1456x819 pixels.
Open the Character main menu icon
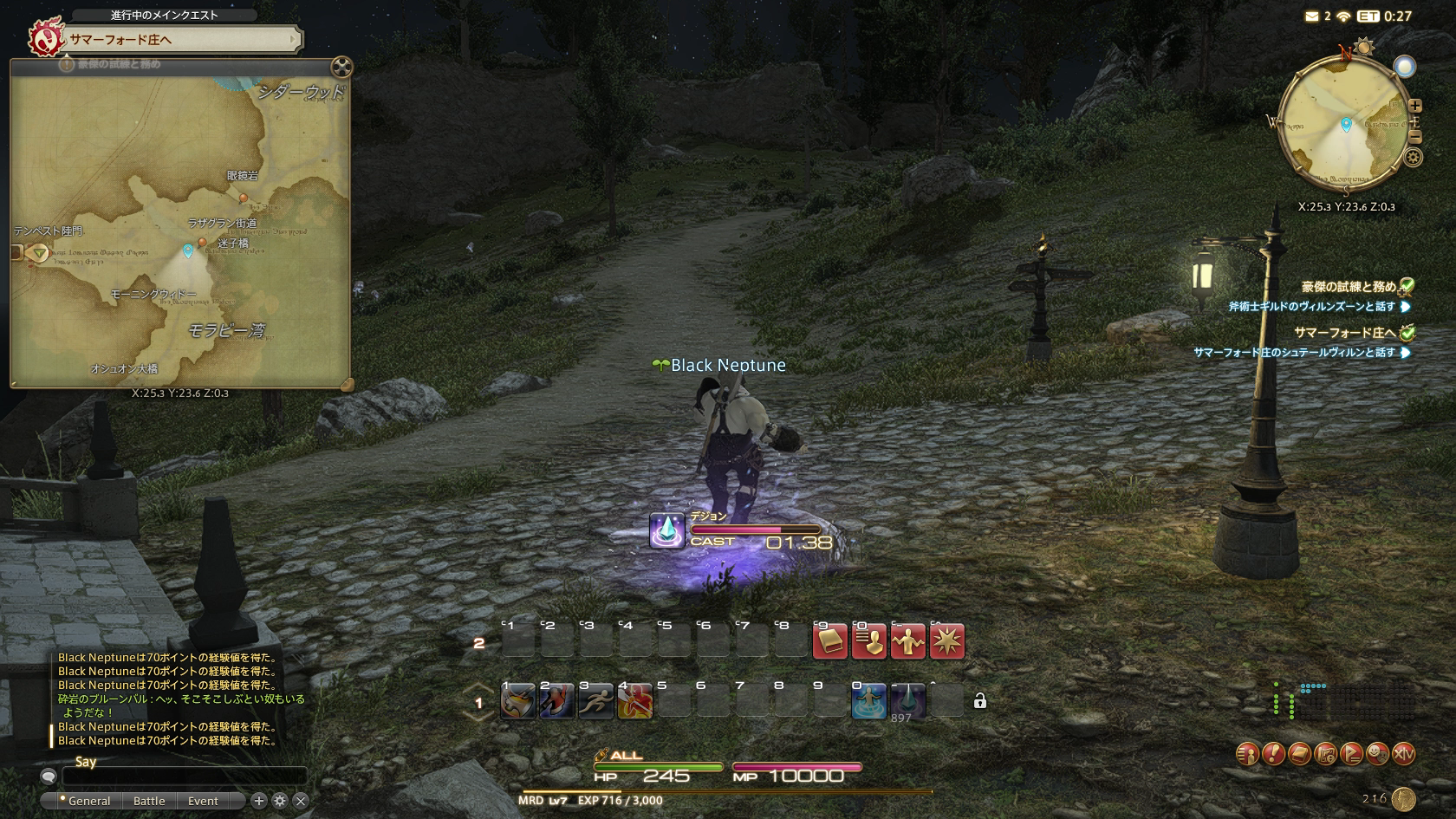1246,754
